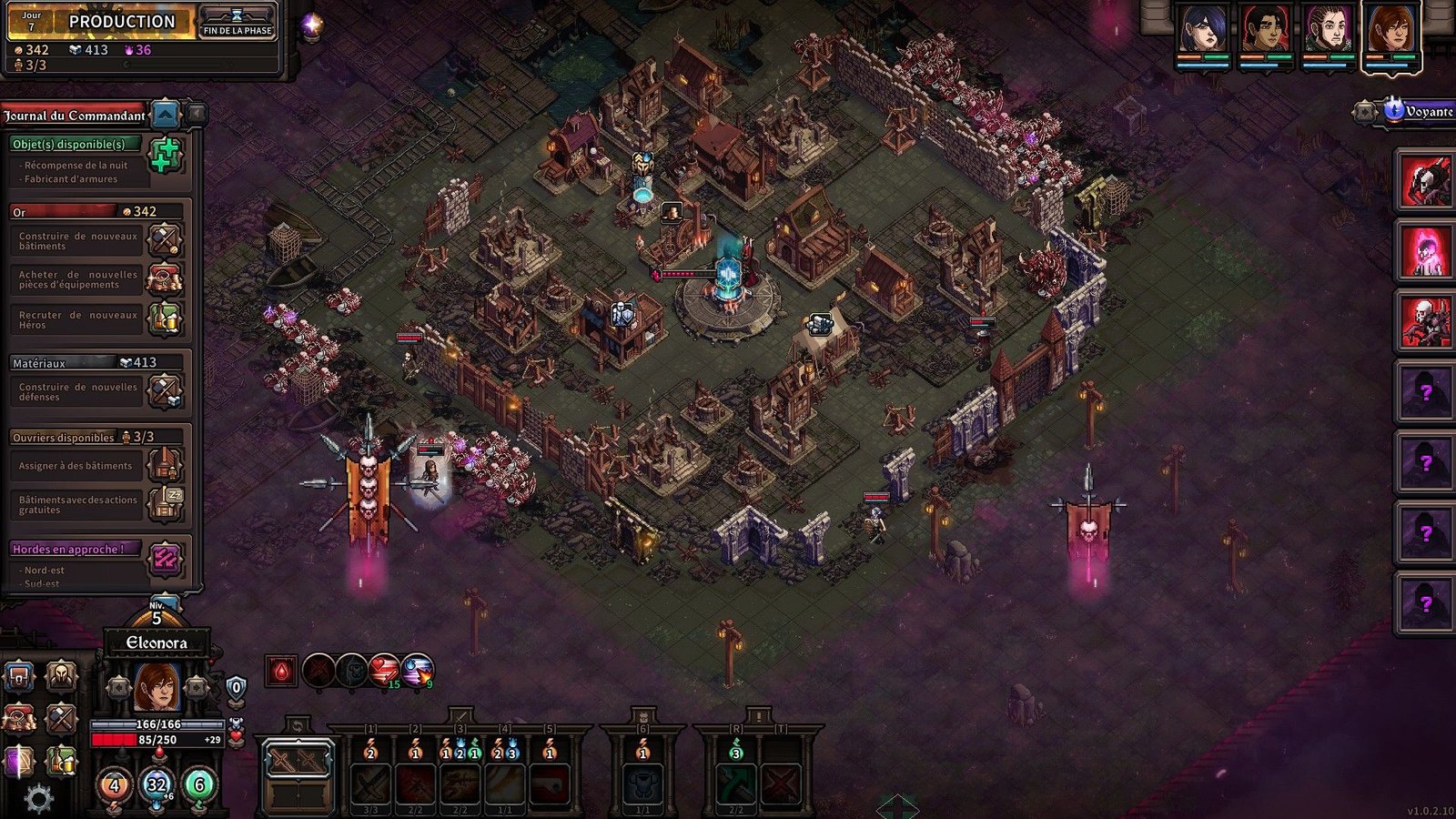Viewport: 1456px width, 819px height.
Task: Open the settings gear
Action: [x=37, y=799]
